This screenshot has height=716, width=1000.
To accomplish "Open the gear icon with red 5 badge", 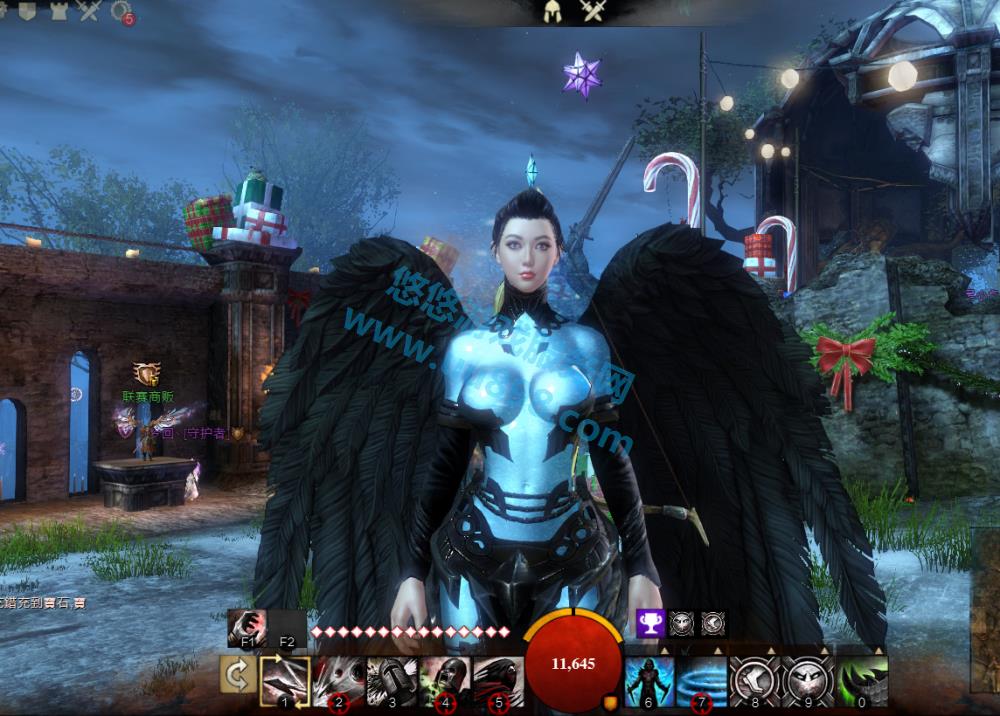I will pyautogui.click(x=122, y=11).
